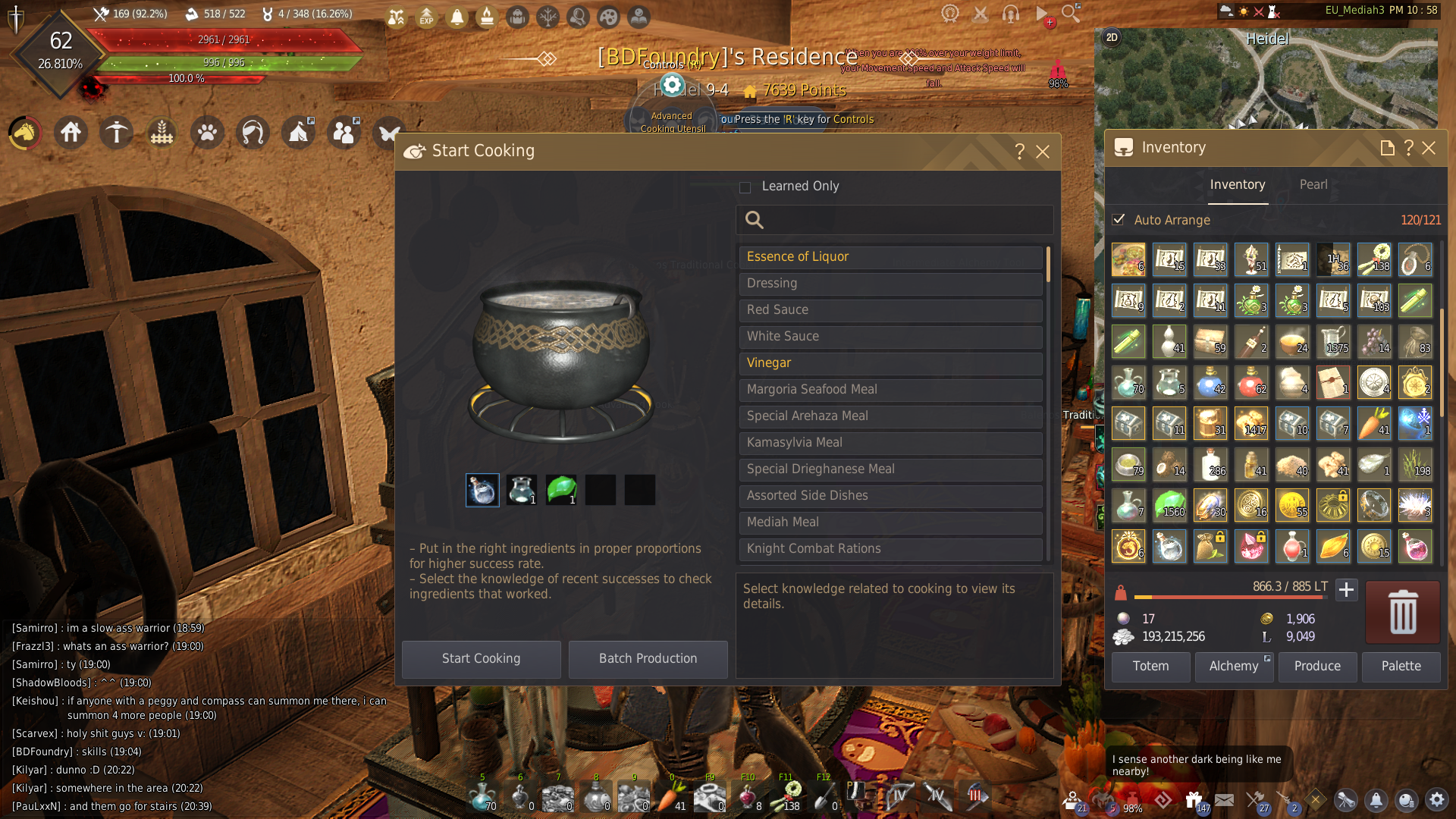Toggle the Learned Only checkbox
Viewport: 1456px width, 819px height.
[745, 187]
